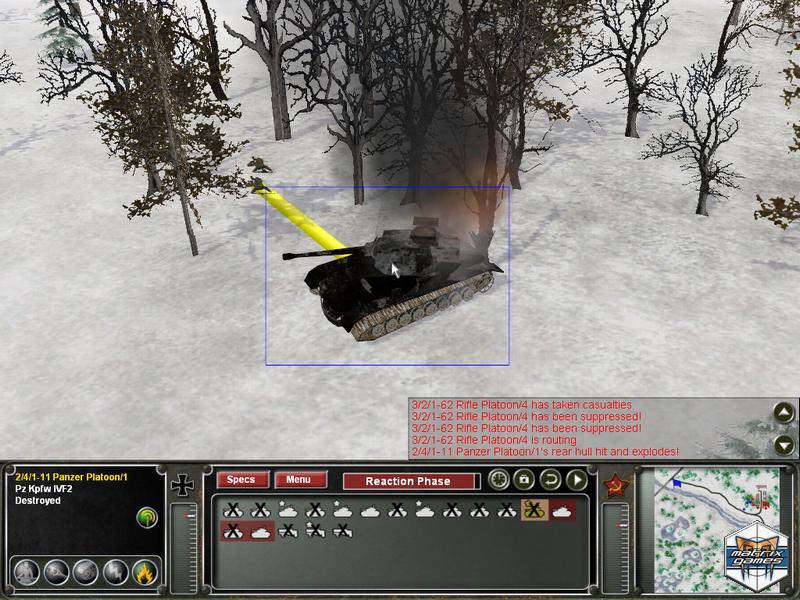Click the German iron cross emblem
Viewport: 800px width, 600px height.
(x=183, y=487)
